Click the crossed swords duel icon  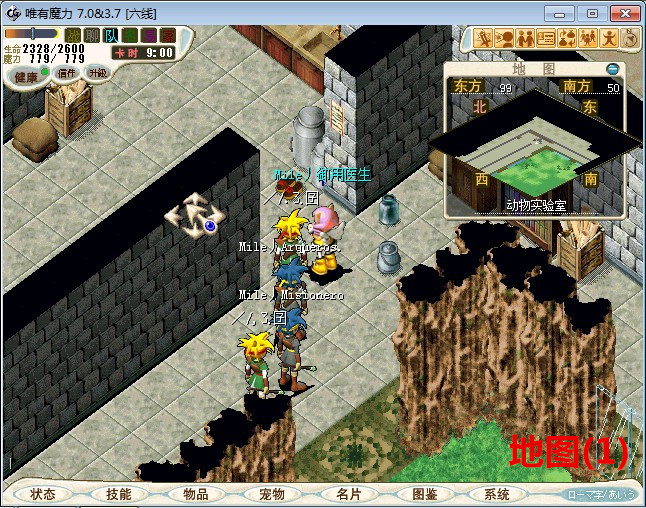click(x=484, y=39)
